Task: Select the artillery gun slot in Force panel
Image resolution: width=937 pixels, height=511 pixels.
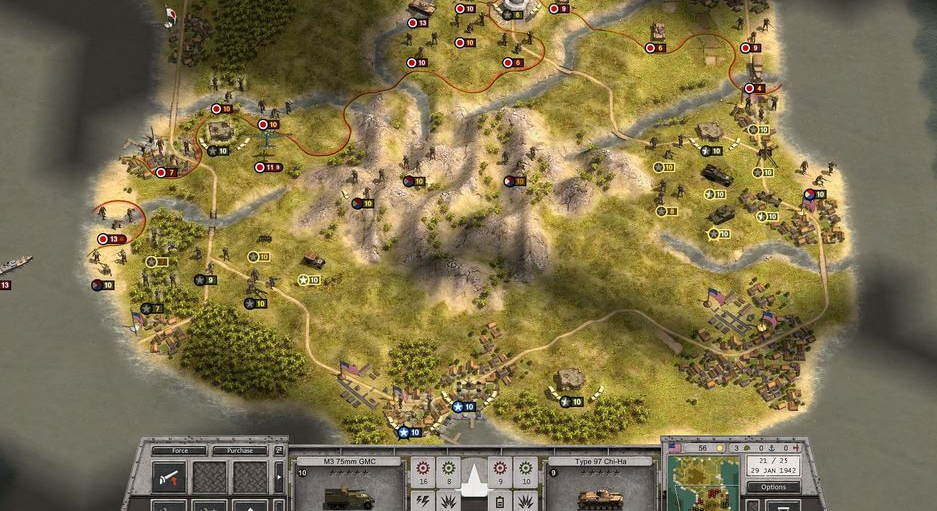Action: point(168,477)
